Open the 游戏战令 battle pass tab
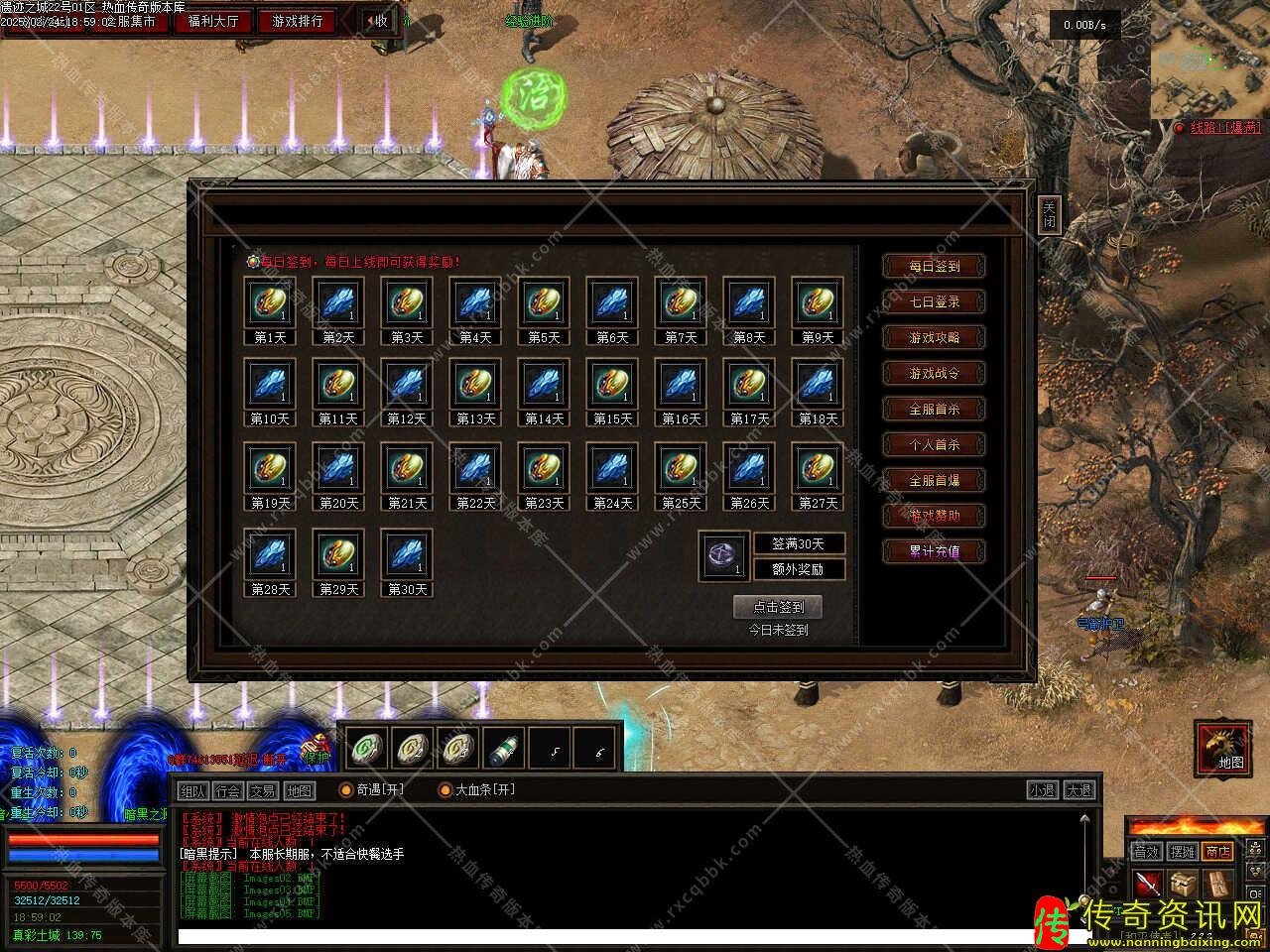Image resolution: width=1270 pixels, height=952 pixels. 935,373
